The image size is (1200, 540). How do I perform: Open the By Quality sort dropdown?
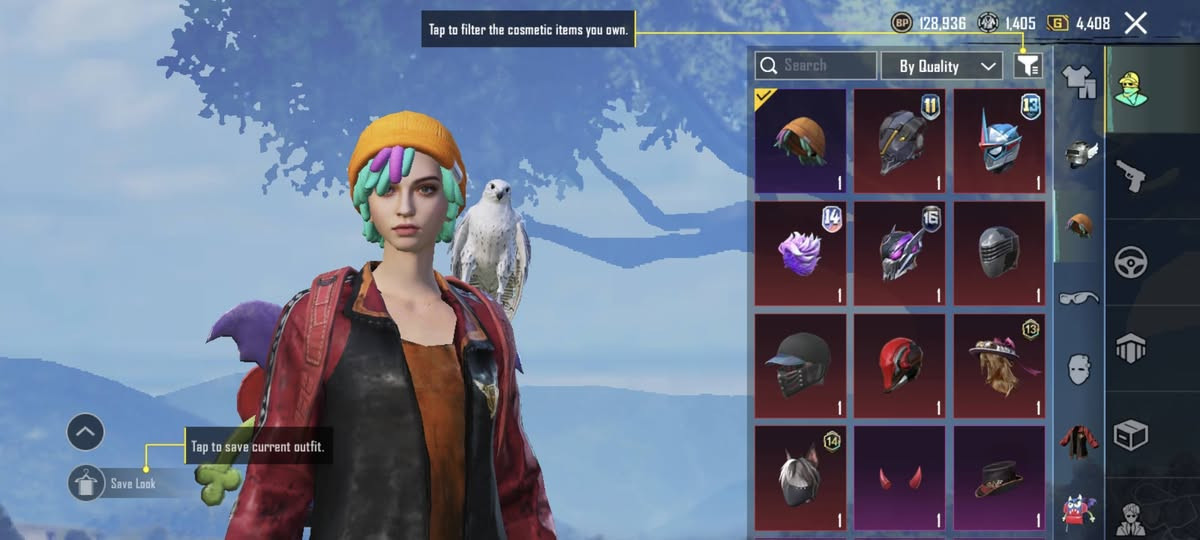pyautogui.click(x=941, y=66)
